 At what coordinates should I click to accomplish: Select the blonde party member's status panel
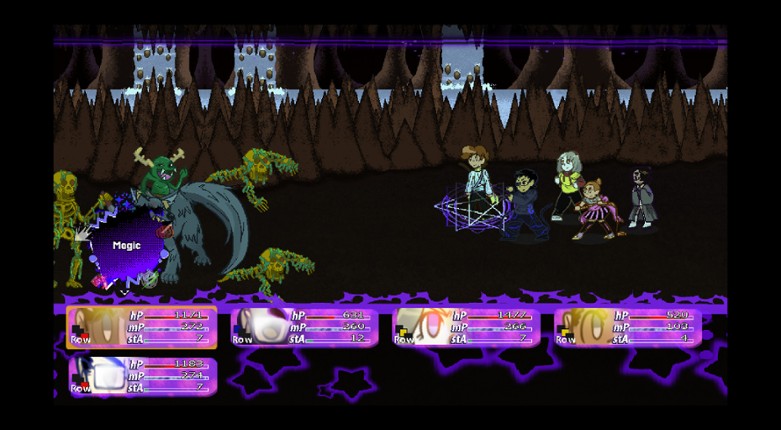pos(141,326)
